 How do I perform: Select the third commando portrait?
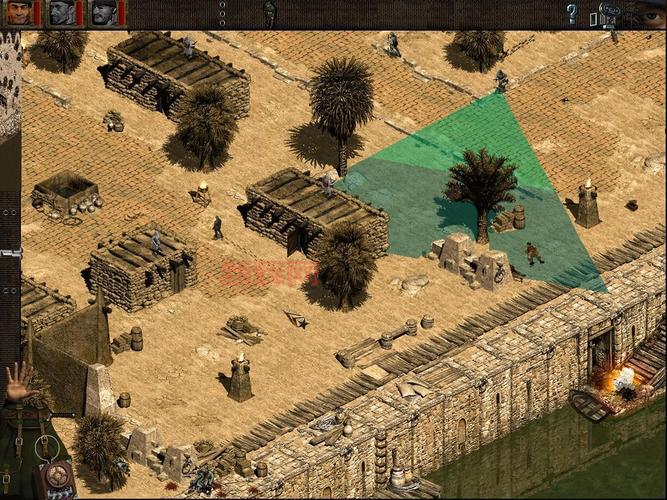click(x=104, y=13)
